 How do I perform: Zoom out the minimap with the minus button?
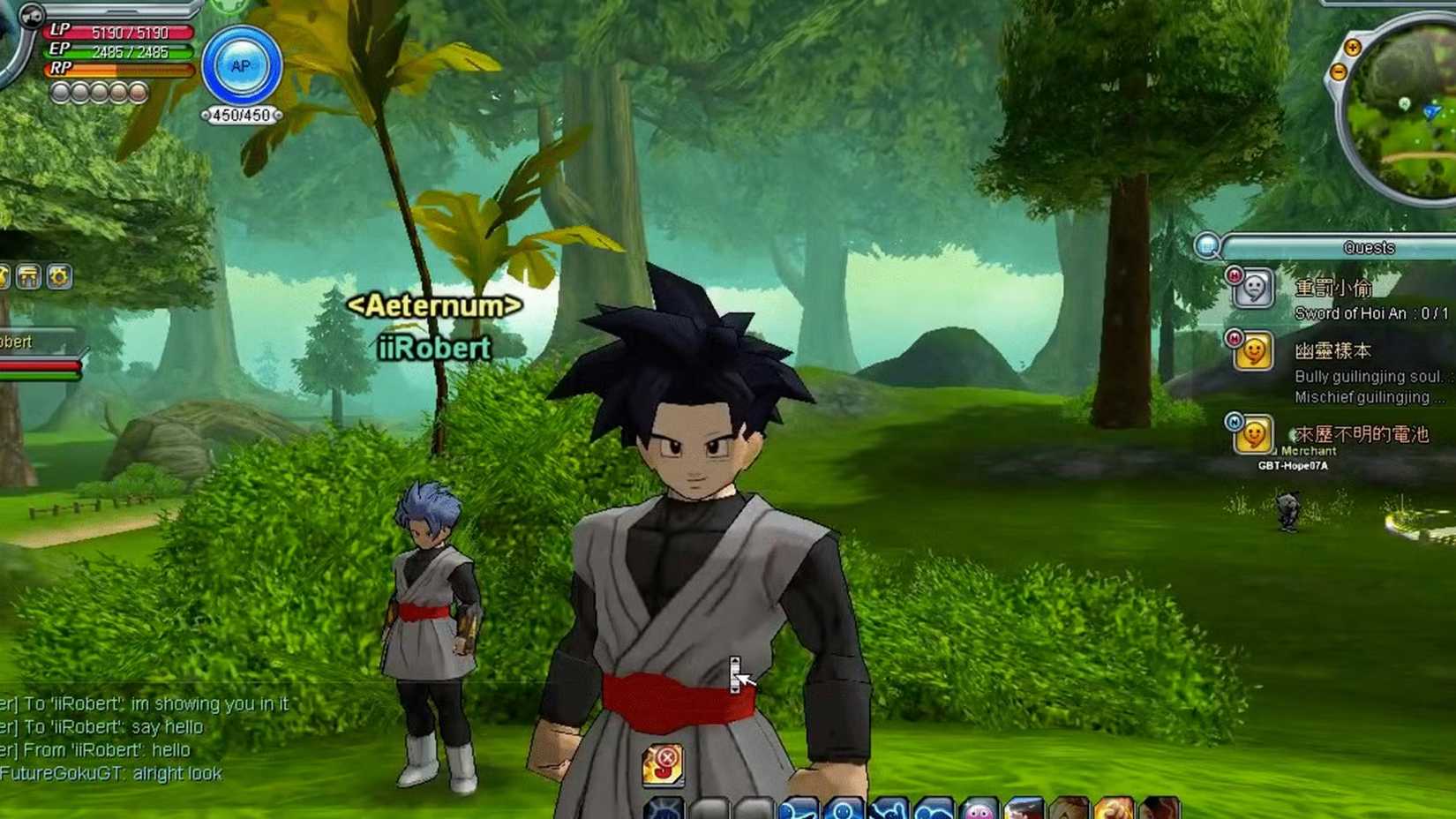coord(1339,72)
